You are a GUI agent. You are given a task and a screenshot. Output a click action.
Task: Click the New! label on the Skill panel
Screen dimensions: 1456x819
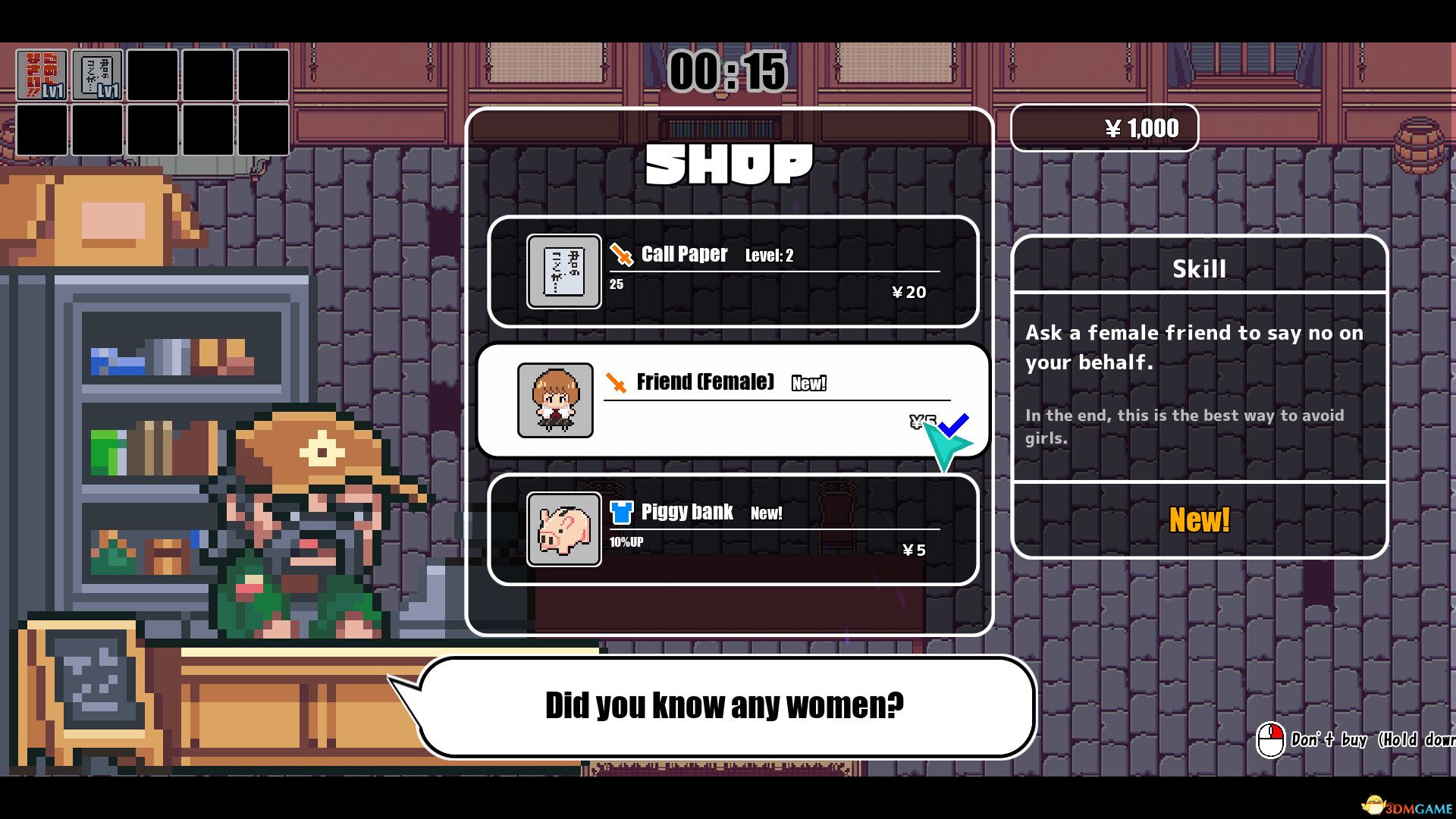1198,521
